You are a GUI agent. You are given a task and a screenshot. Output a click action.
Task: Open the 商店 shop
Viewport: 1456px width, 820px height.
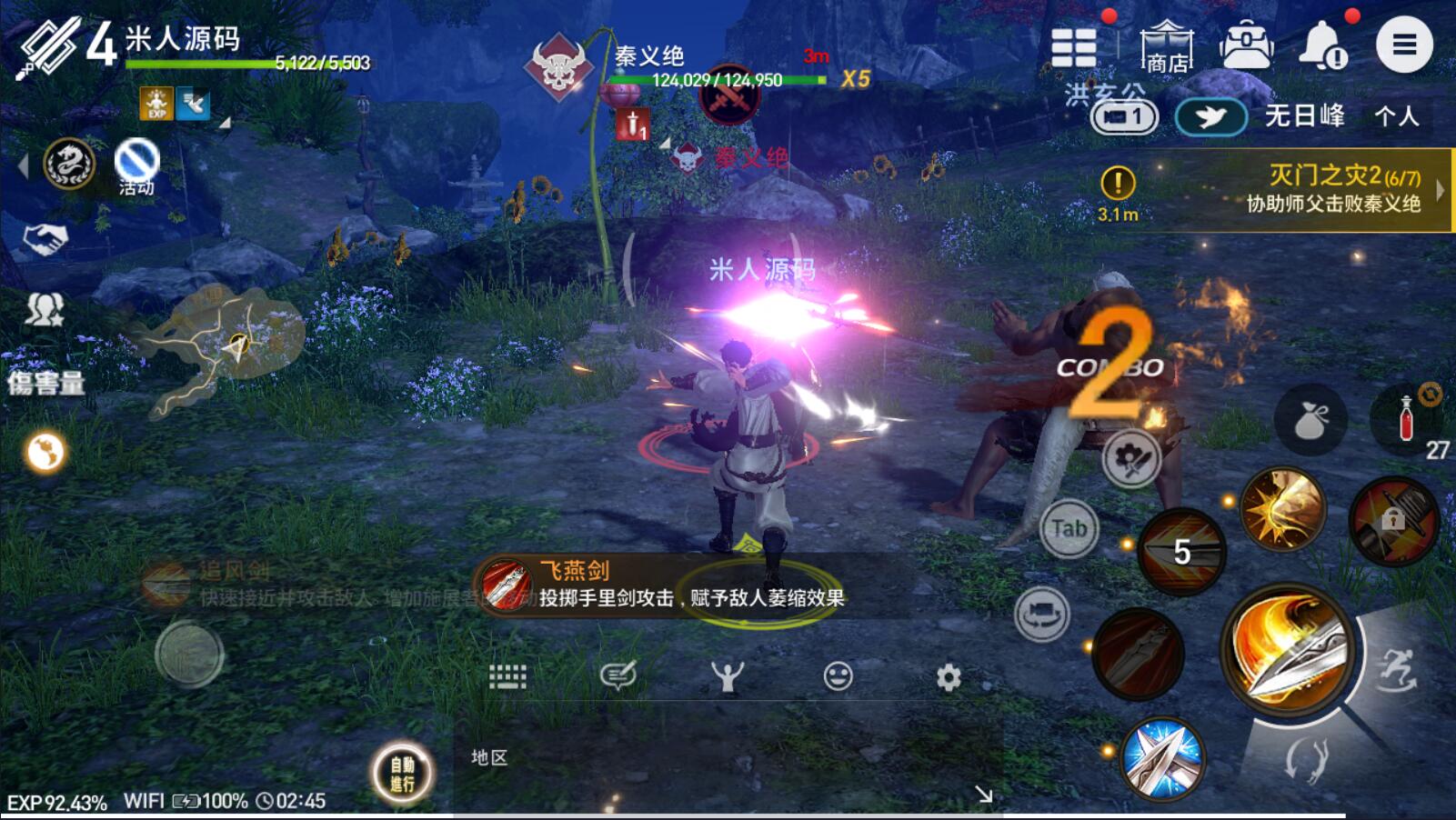coord(1166,46)
